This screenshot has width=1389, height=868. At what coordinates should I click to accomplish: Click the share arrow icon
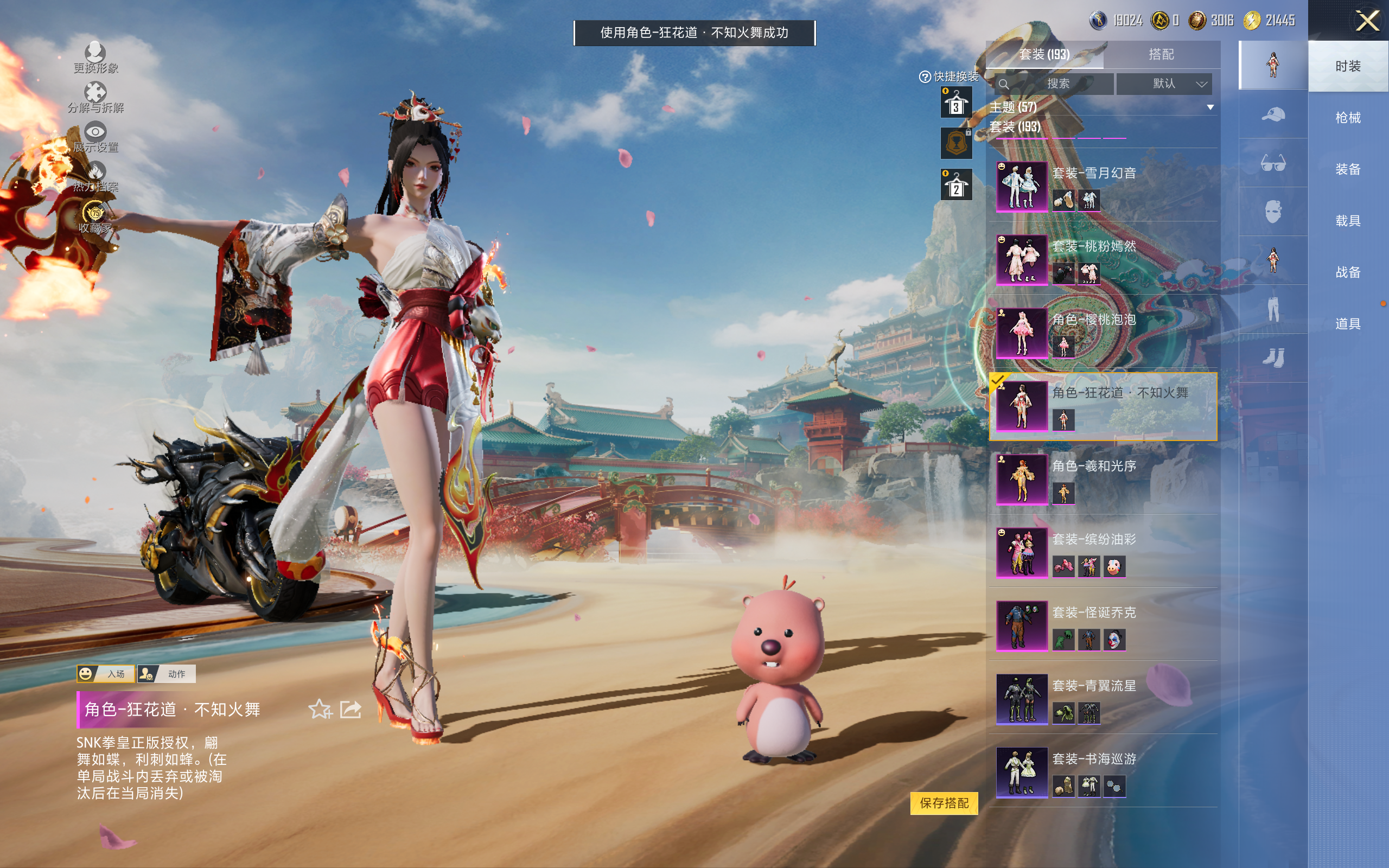click(x=351, y=710)
